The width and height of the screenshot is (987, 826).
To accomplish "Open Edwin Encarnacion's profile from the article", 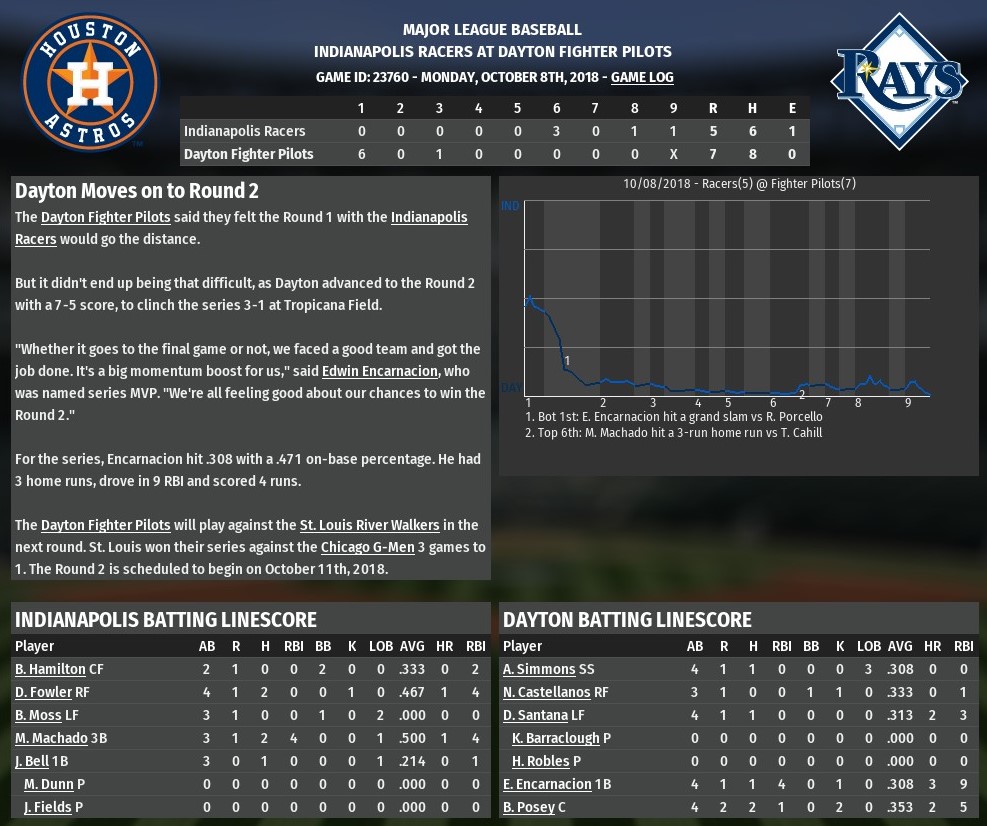I will 381,371.
